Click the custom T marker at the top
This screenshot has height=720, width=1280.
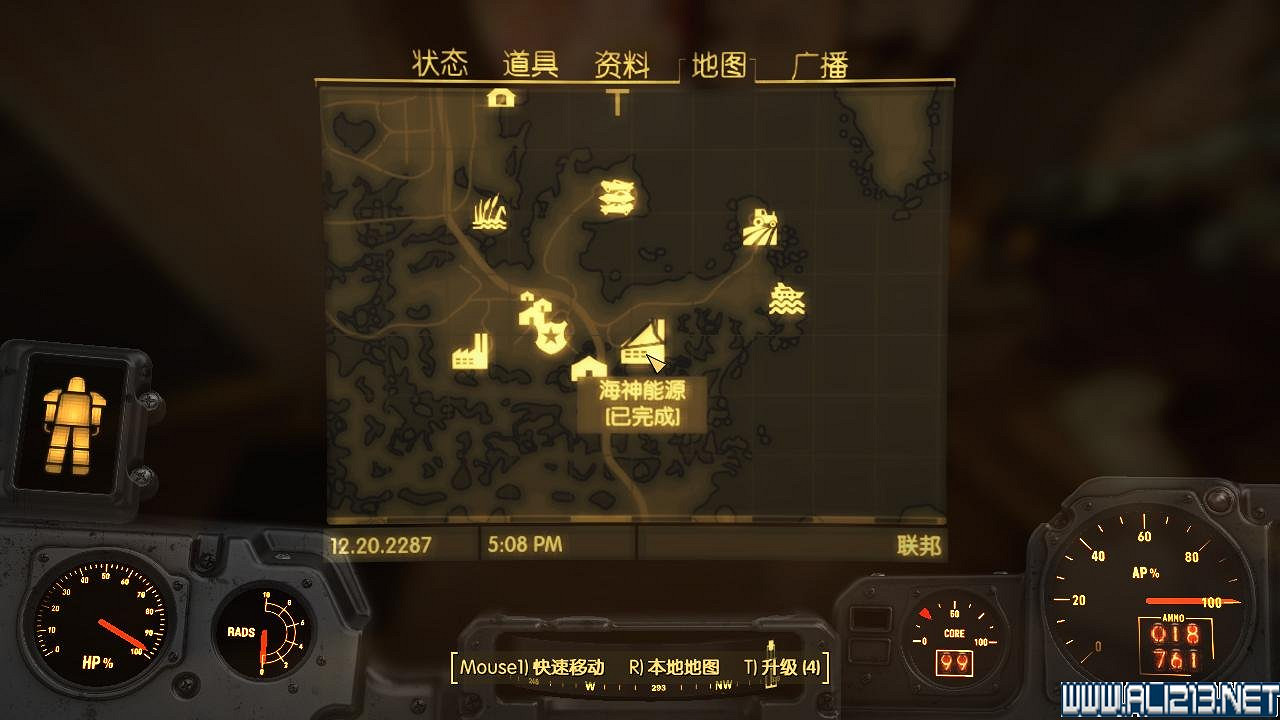[x=616, y=103]
